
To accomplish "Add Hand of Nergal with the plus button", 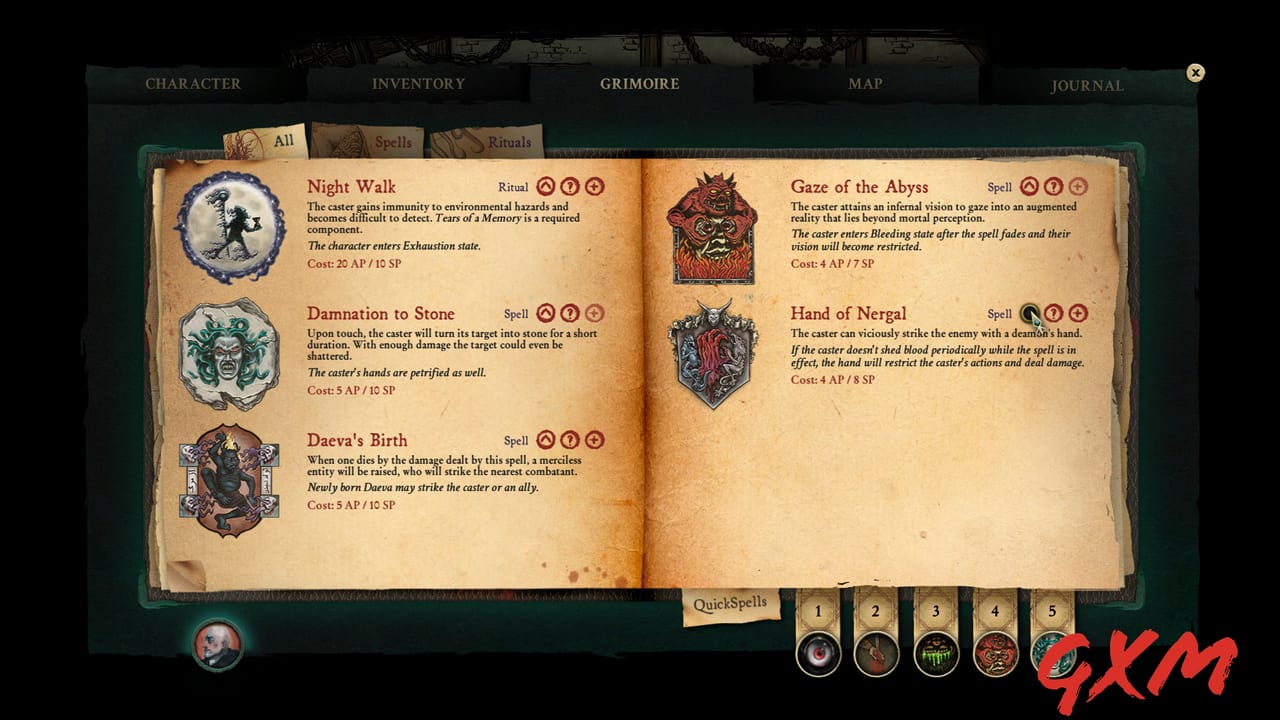I will tap(1076, 313).
